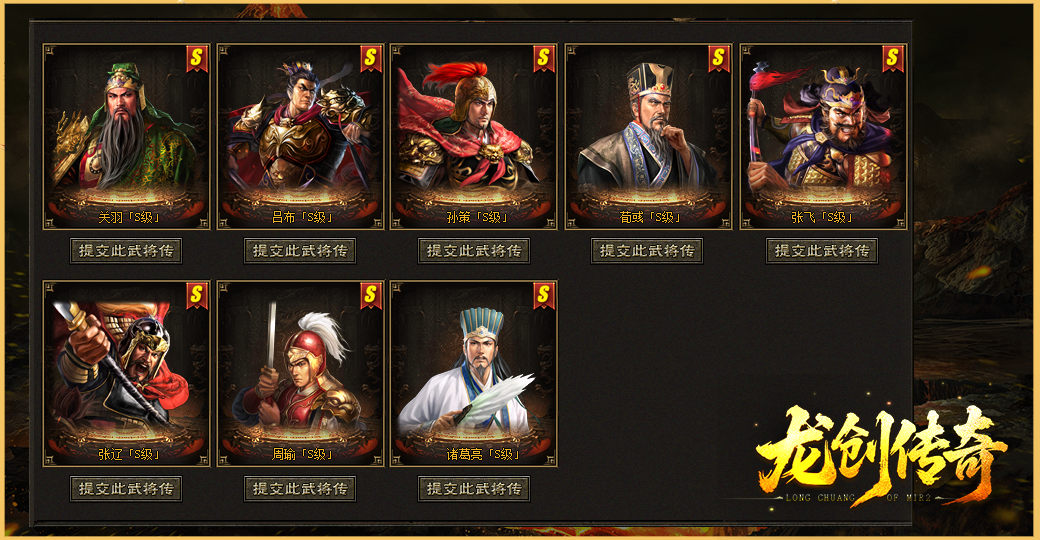Select the 关羽 S级 general card
1040x540 pixels.
(126, 136)
